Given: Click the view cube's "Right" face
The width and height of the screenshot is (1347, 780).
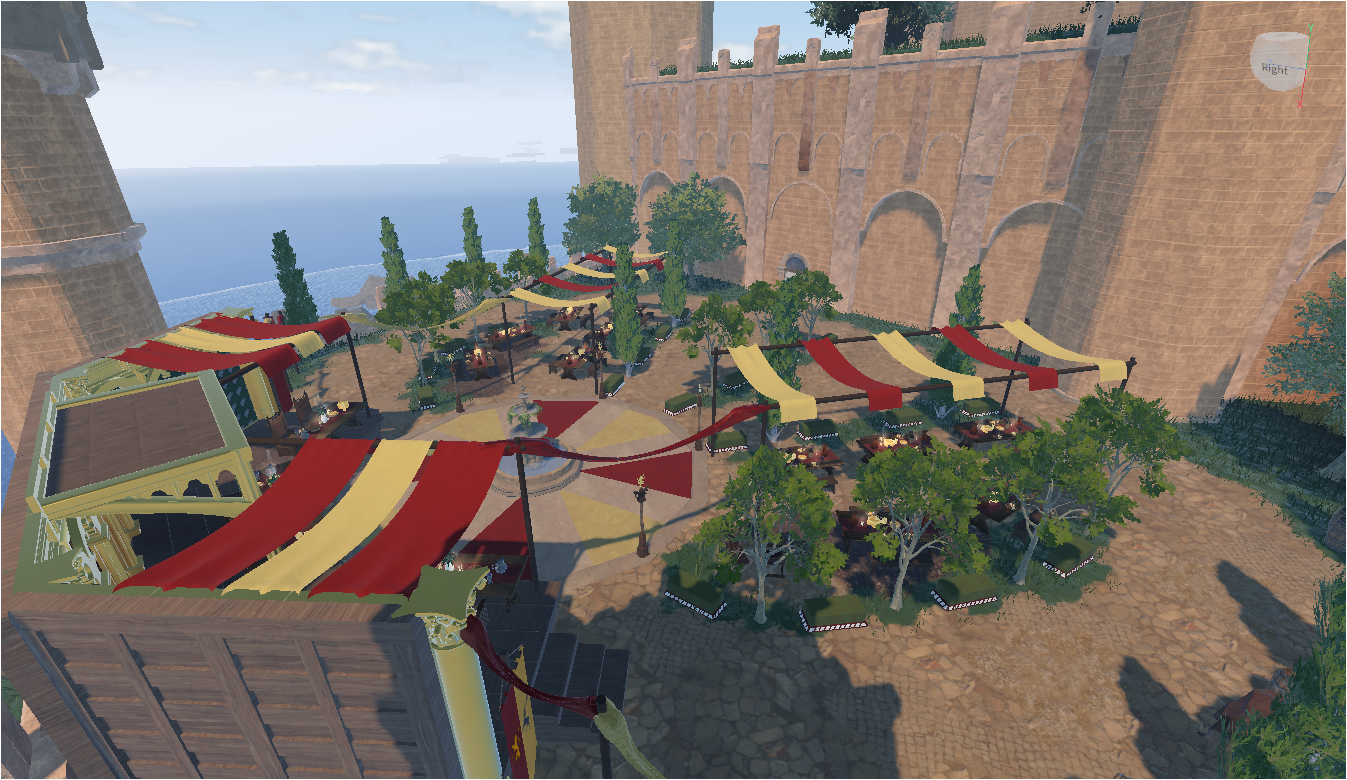Looking at the screenshot, I should (1274, 68).
